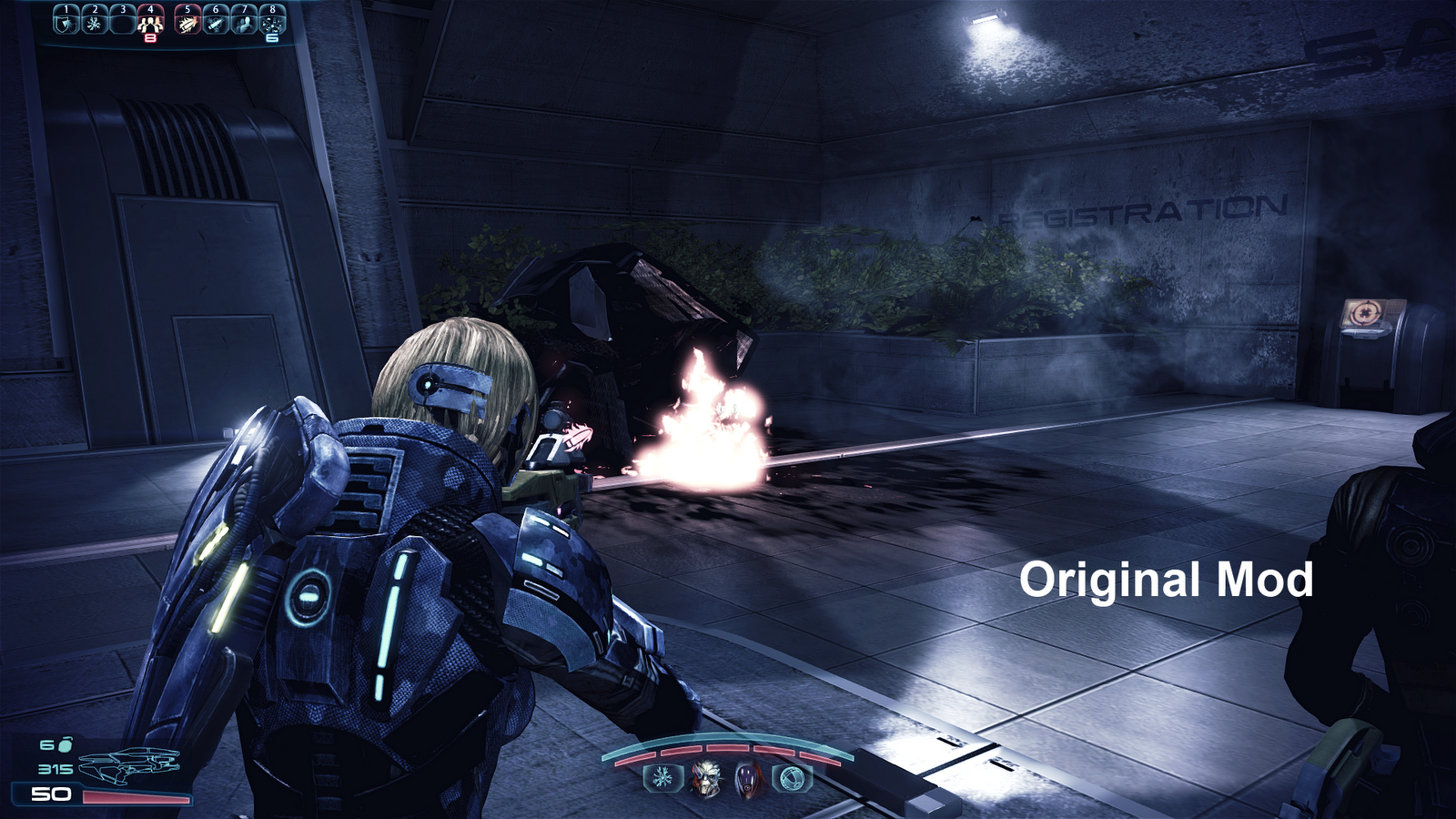Screen dimensions: 1456x819
Task: Open Garrus's squadmate portrait
Action: pos(705,778)
